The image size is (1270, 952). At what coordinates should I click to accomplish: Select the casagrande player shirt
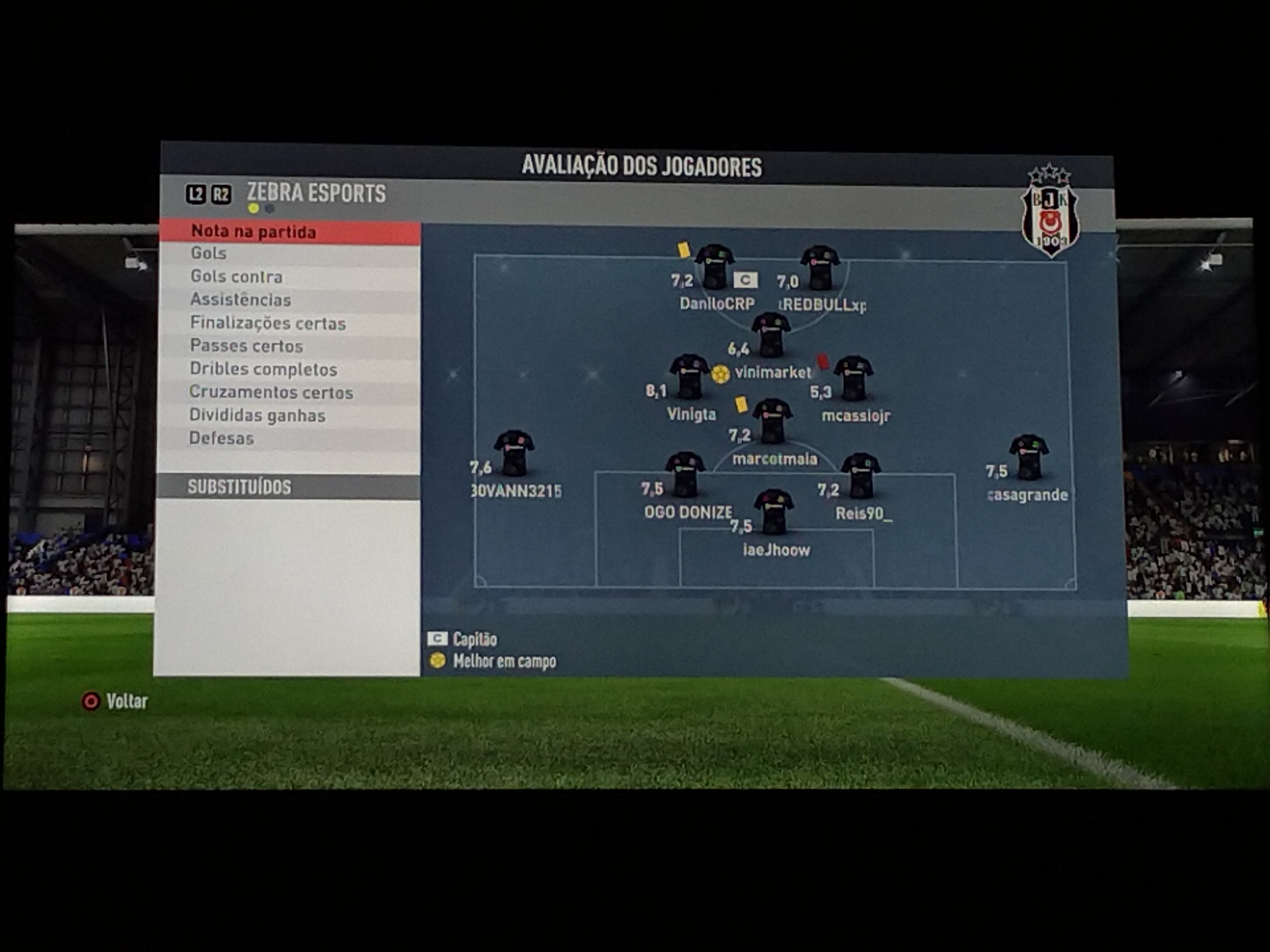click(1029, 457)
